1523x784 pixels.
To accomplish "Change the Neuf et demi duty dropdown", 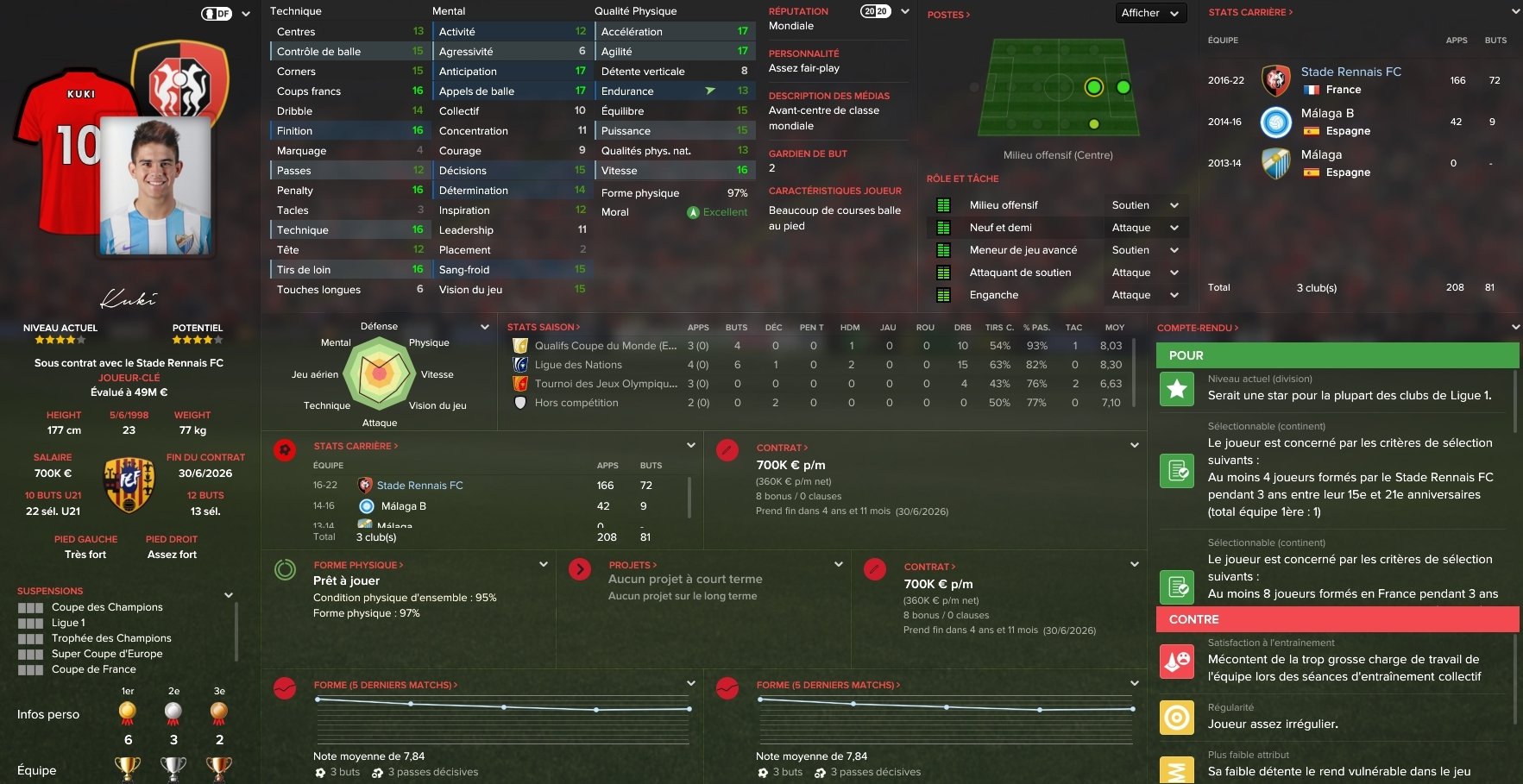I will click(x=1174, y=228).
